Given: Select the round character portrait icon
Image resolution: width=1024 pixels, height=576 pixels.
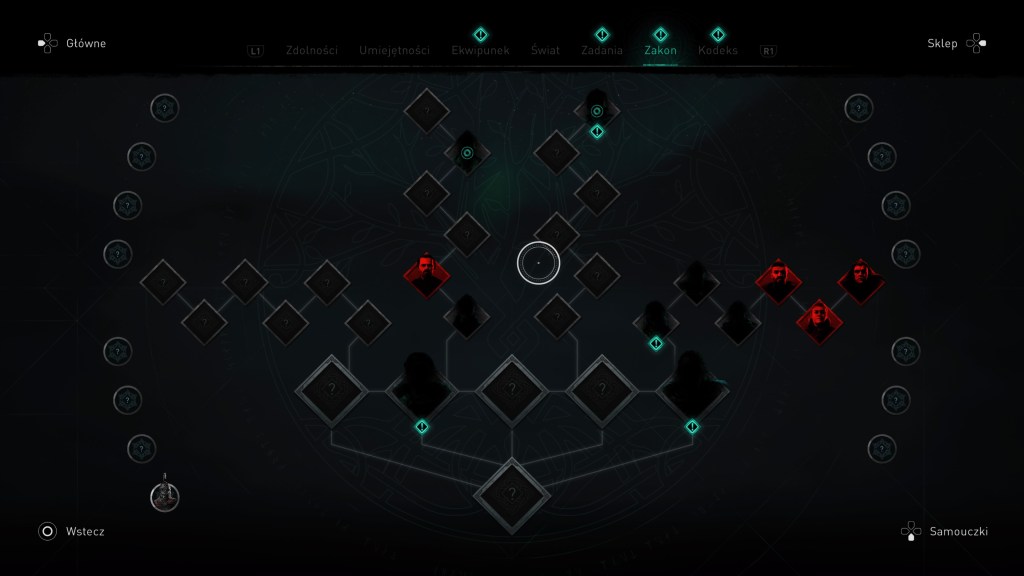Looking at the screenshot, I should (165, 496).
